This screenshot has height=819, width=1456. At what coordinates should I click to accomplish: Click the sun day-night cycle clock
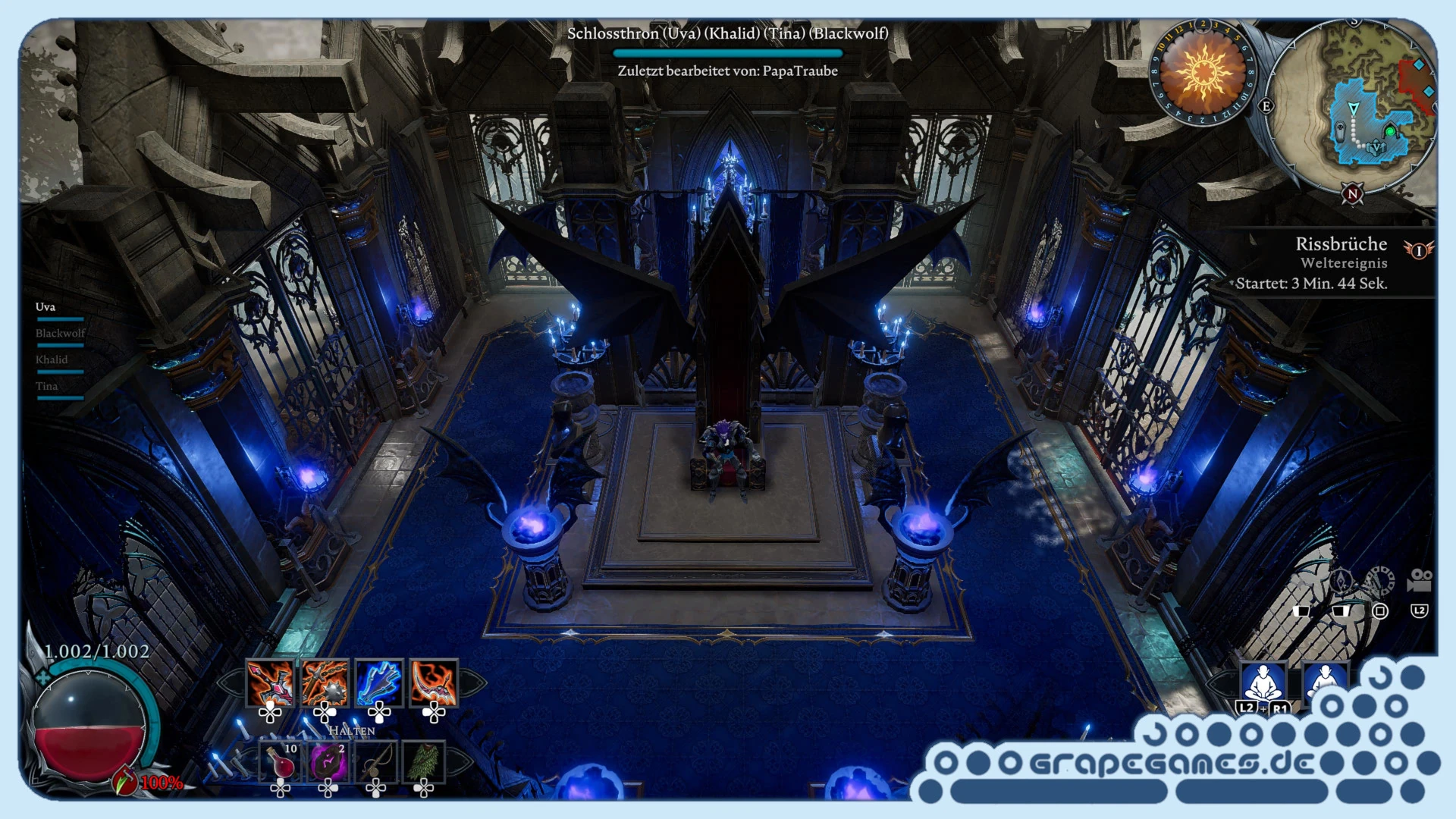click(x=1203, y=73)
